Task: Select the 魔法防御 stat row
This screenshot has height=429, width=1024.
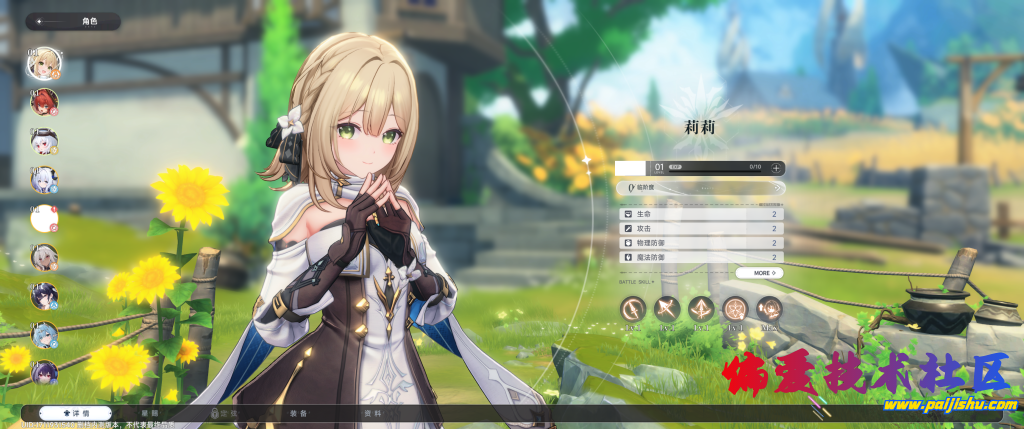Action: pyautogui.click(x=699, y=257)
